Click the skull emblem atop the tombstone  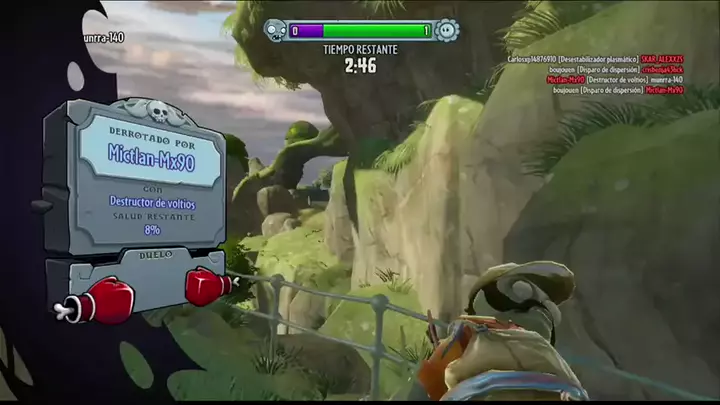click(x=158, y=110)
